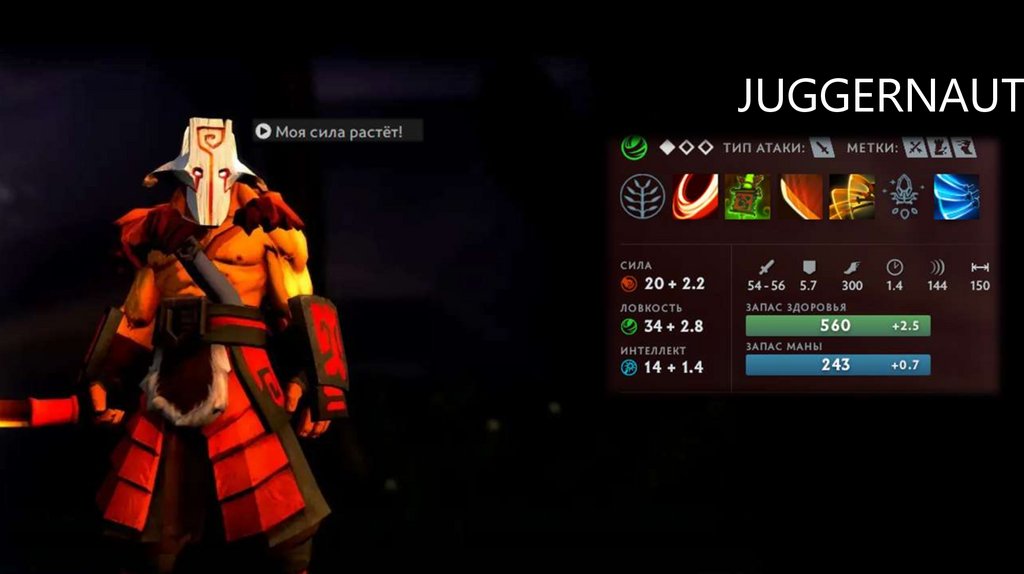This screenshot has width=1024, height=574.
Task: Open the Aghanim's upgrade icon
Action: 904,196
